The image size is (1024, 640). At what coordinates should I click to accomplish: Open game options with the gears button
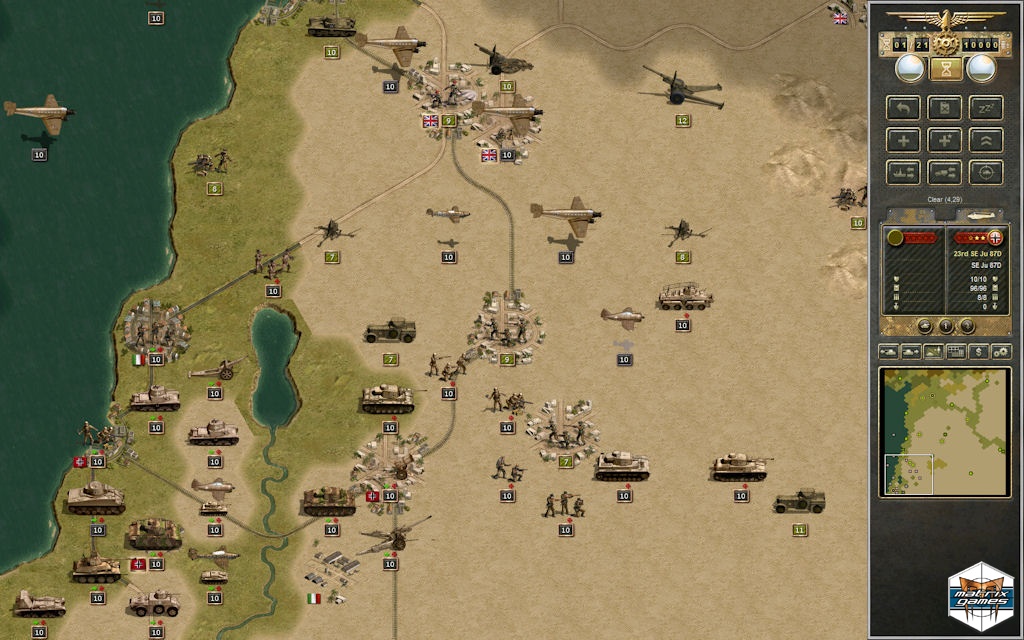click(x=1000, y=351)
